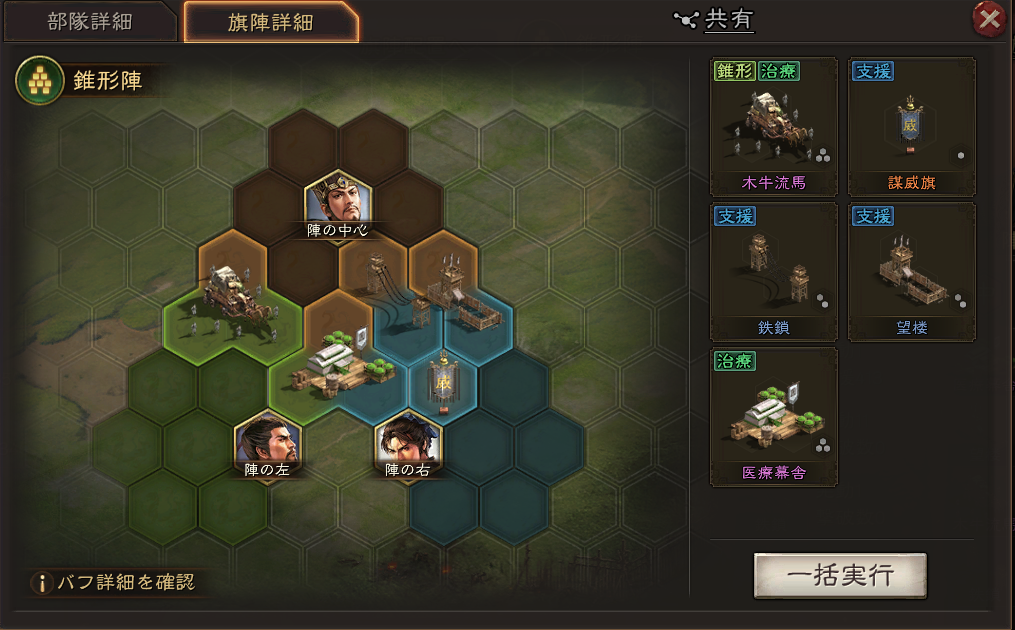Choose the 医療幕舎 healing card
This screenshot has width=1015, height=630.
(773, 417)
